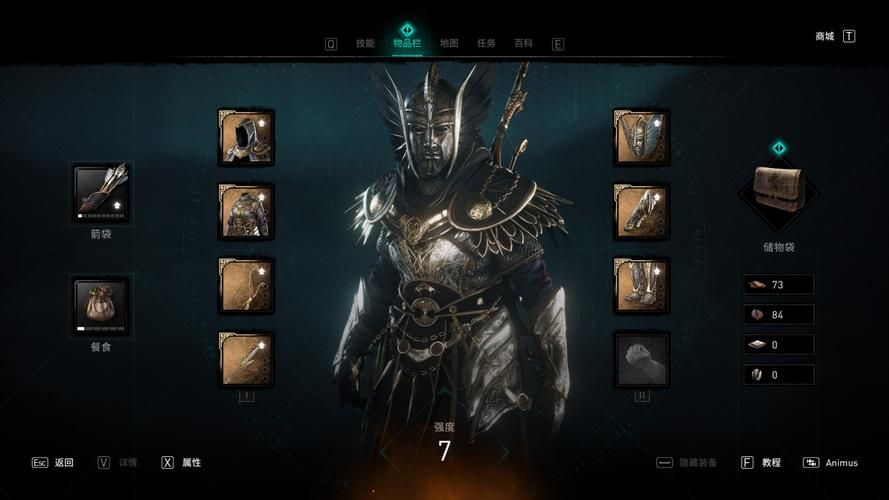The image size is (889, 500).
Task: Click the empty fist weapon slot
Action: 641,359
